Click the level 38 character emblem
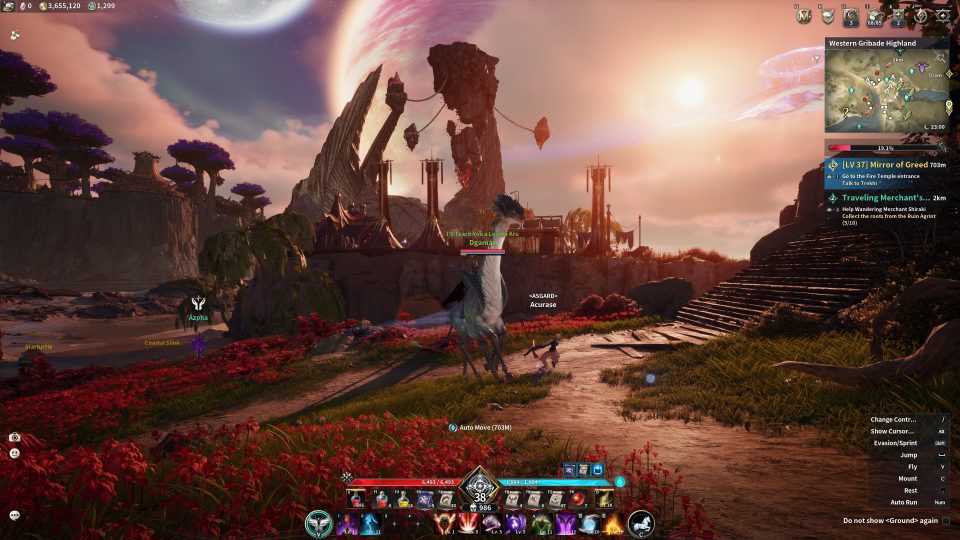 (x=480, y=487)
